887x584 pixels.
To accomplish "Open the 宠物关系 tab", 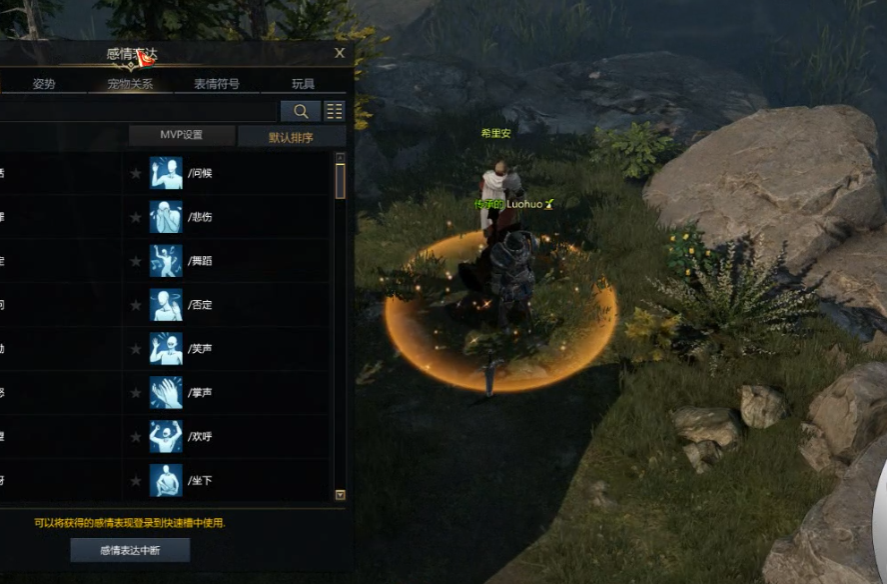I will (x=130, y=84).
